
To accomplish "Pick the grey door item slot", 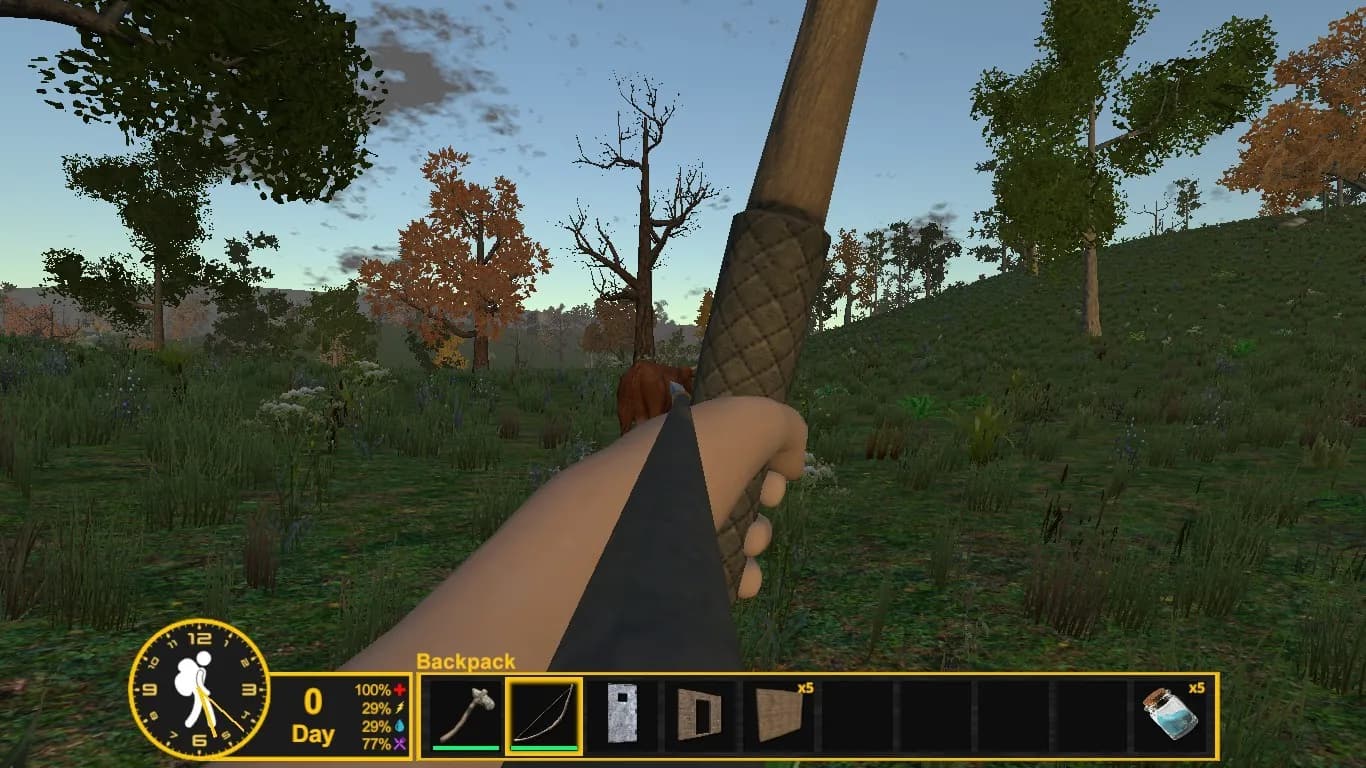I will click(x=622, y=714).
